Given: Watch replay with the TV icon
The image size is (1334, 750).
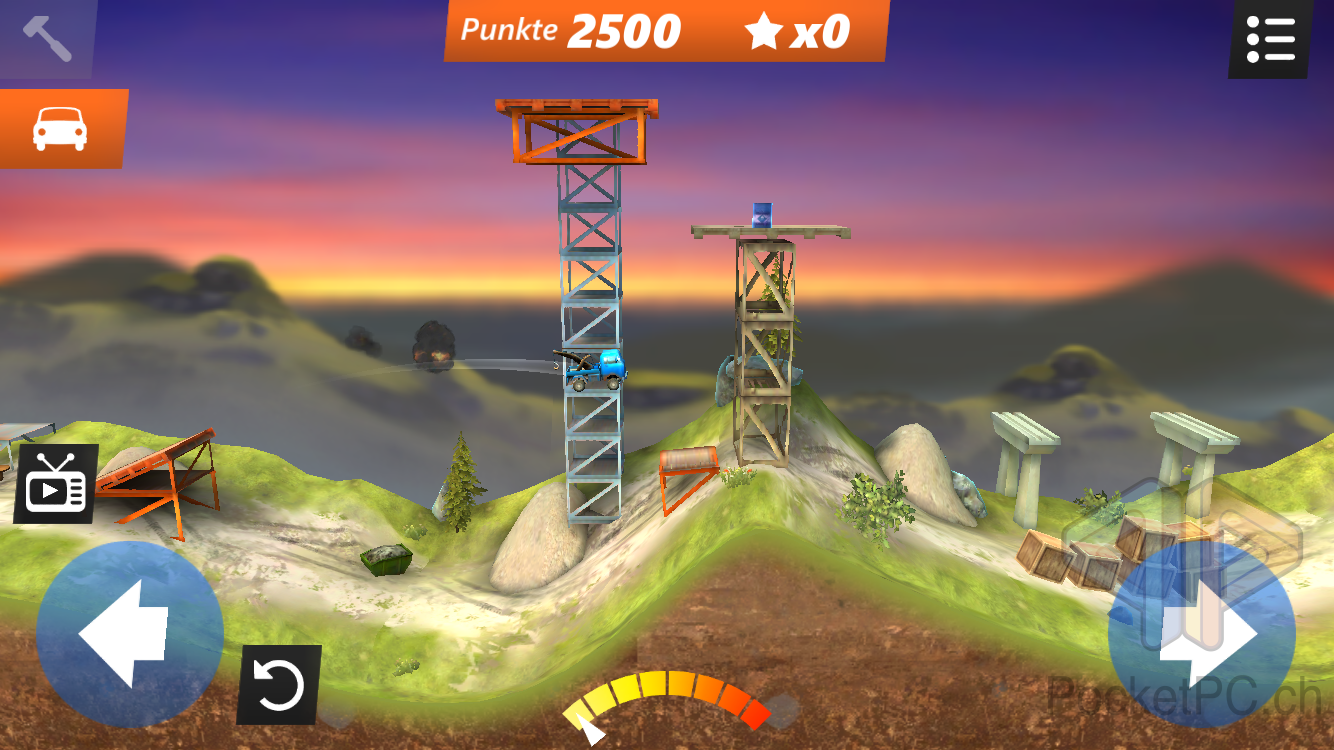Looking at the screenshot, I should coord(56,485).
